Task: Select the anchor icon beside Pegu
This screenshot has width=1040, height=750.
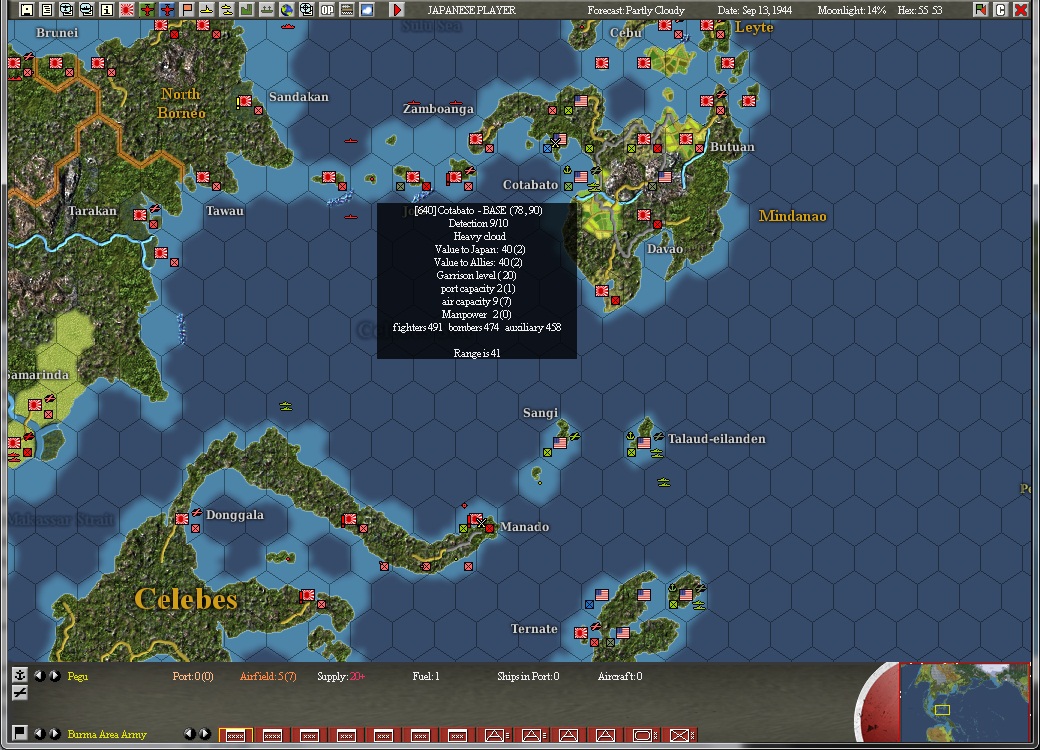Action: point(19,675)
